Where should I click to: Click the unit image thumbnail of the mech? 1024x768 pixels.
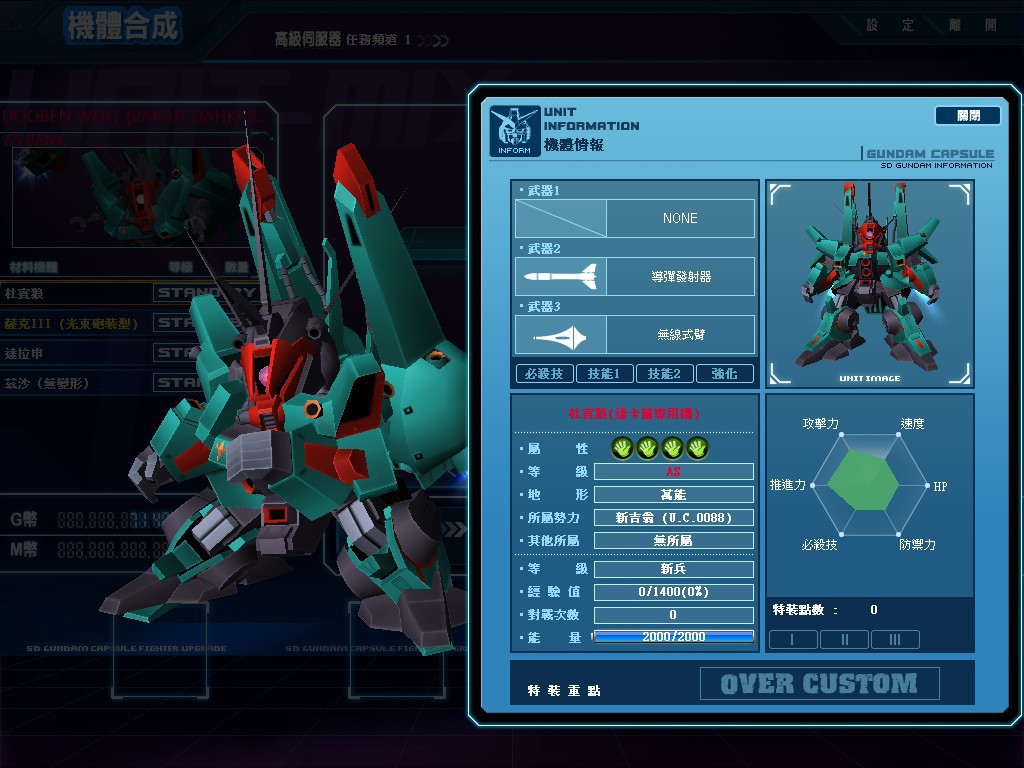868,284
